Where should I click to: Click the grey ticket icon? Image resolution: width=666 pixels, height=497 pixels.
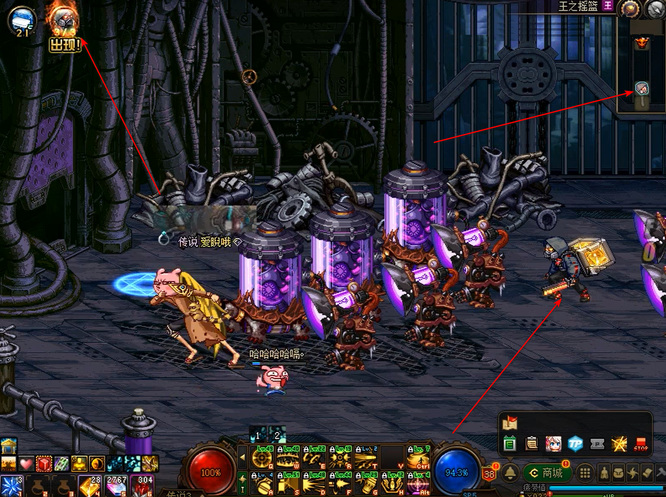(597, 443)
